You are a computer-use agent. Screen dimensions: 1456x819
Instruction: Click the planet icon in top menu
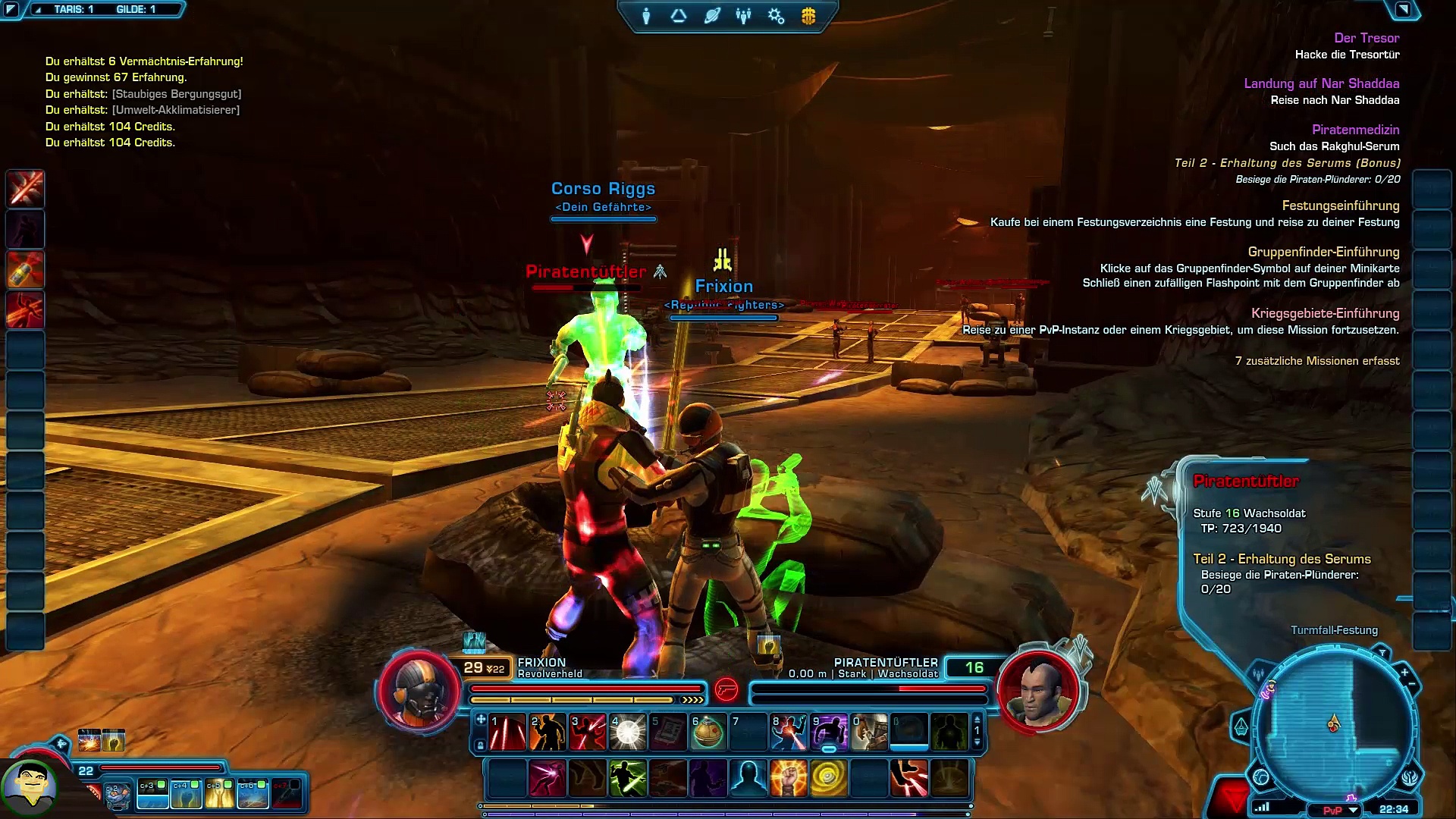point(711,16)
